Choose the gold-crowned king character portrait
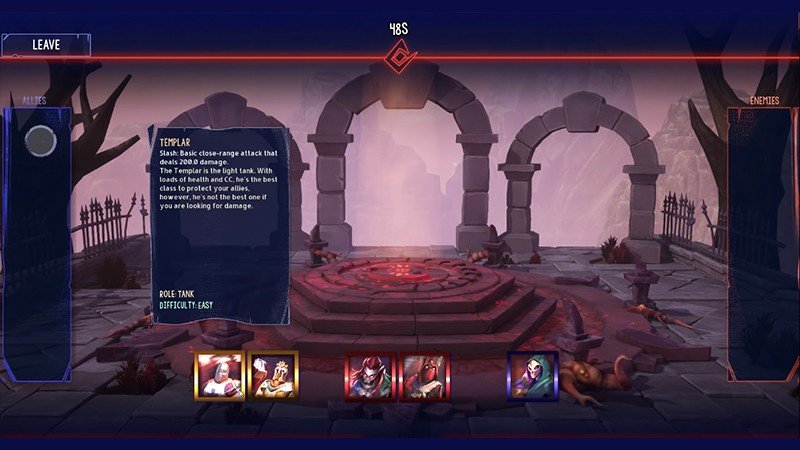This screenshot has height=450, width=800. pyautogui.click(x=273, y=375)
